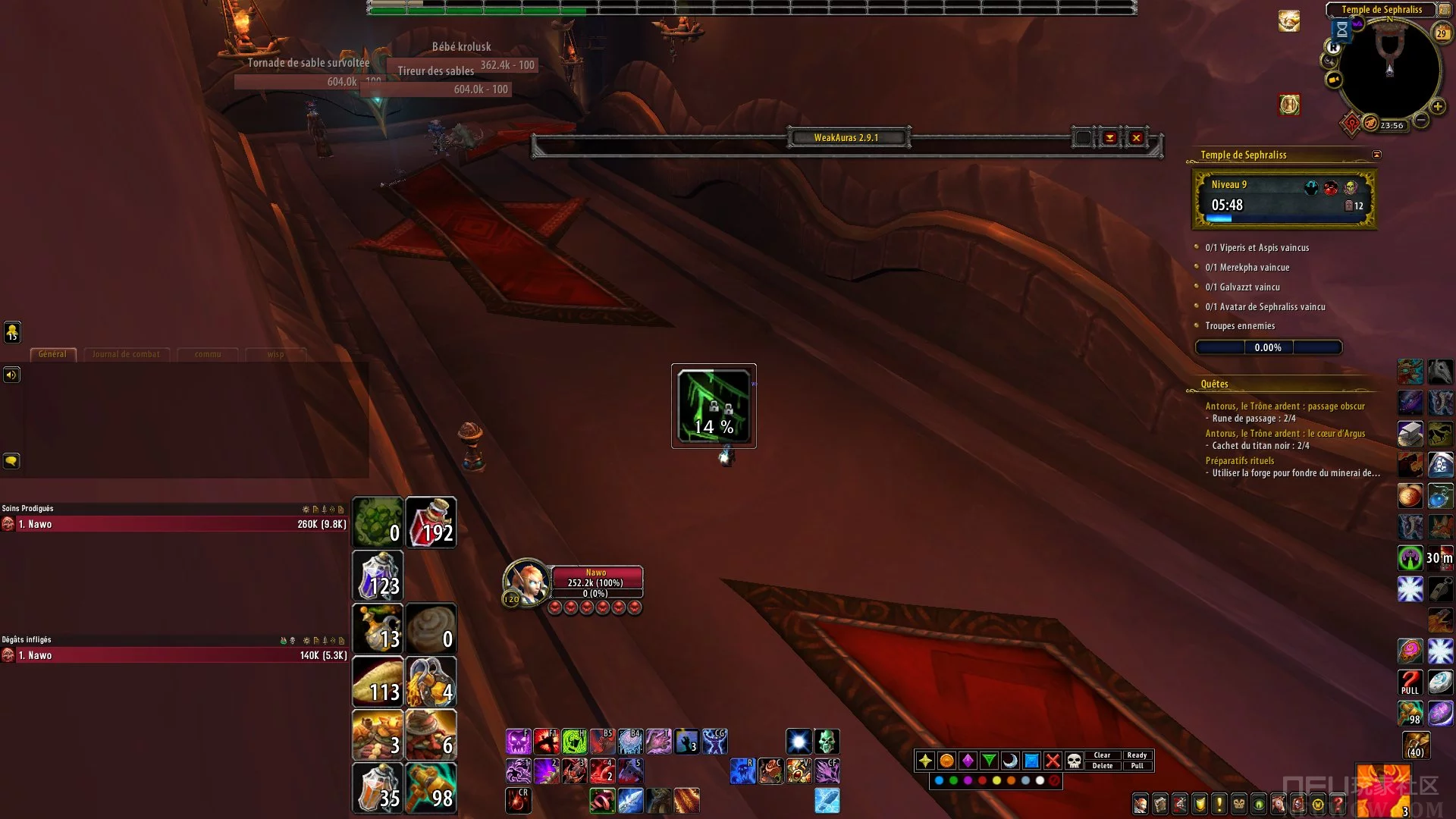Zoom in on the minimap

coord(1437,107)
